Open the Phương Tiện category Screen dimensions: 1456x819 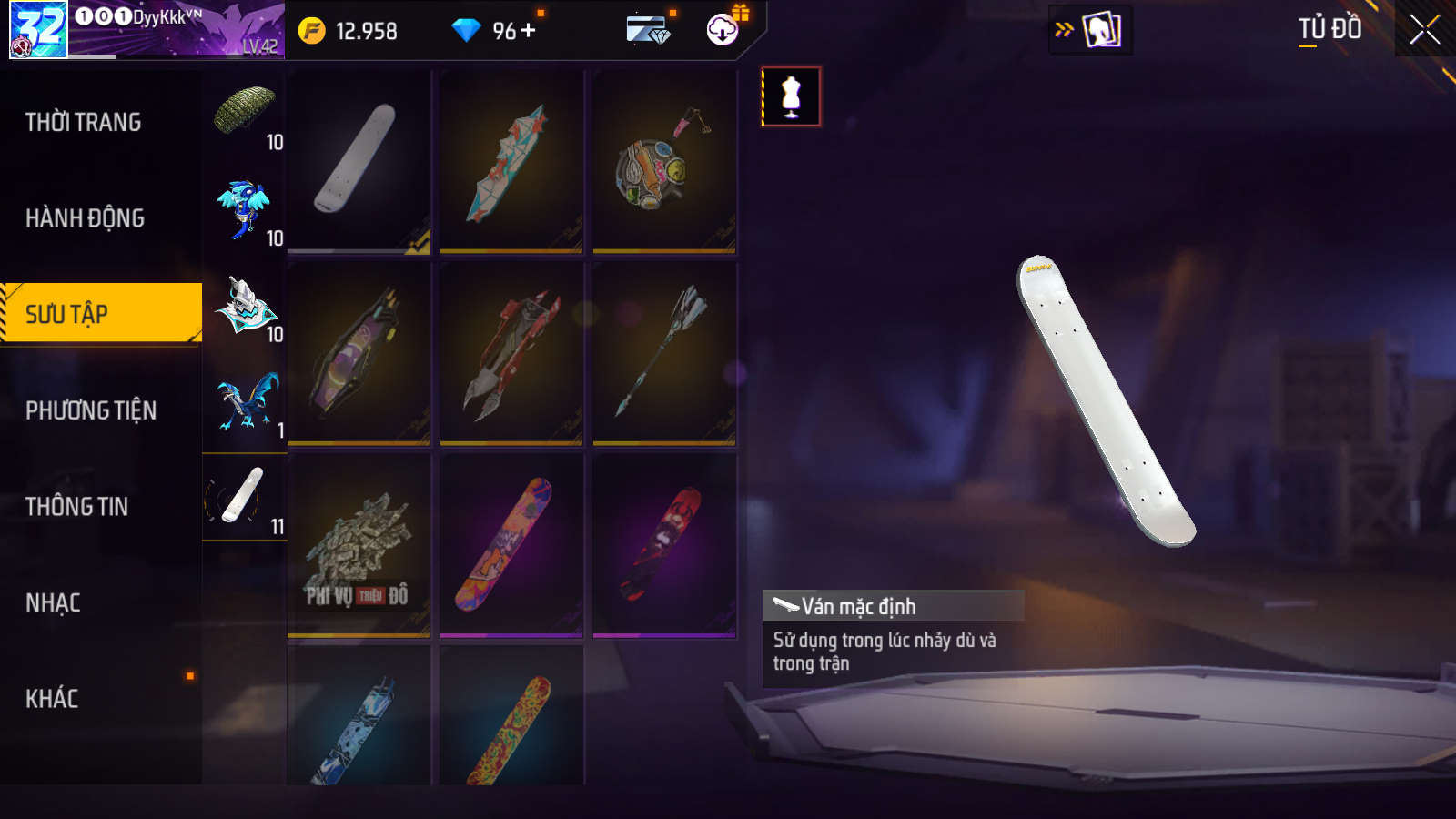click(x=91, y=410)
